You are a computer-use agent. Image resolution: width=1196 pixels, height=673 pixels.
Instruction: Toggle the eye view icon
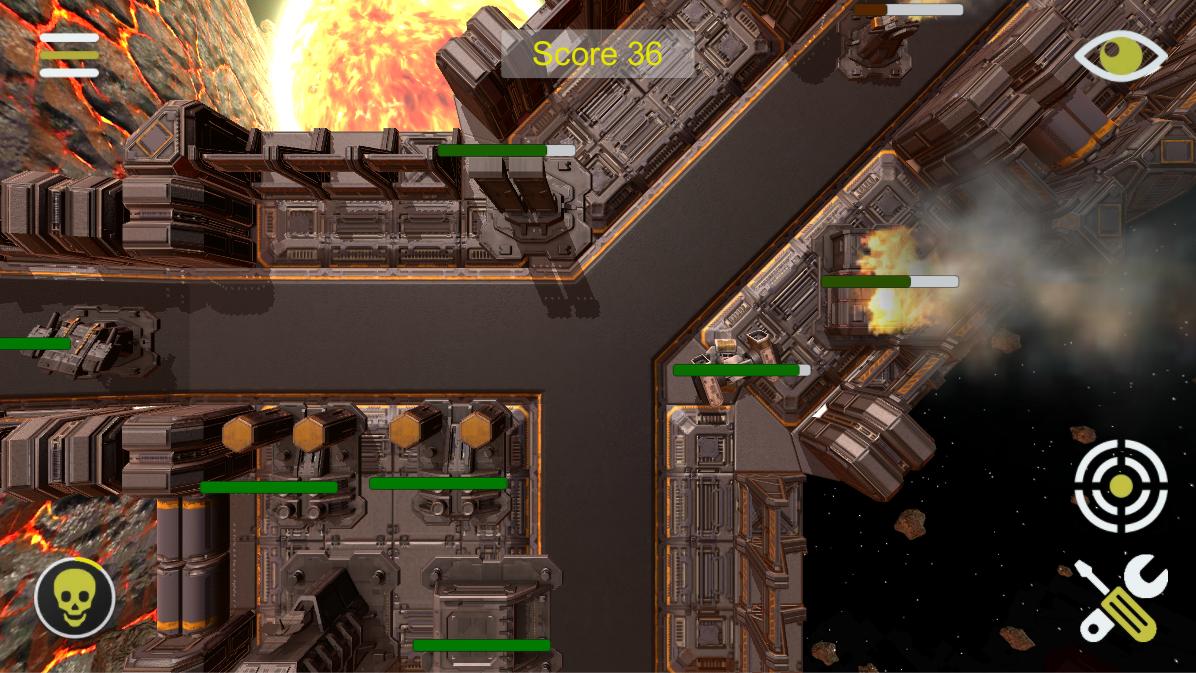click(x=1121, y=56)
